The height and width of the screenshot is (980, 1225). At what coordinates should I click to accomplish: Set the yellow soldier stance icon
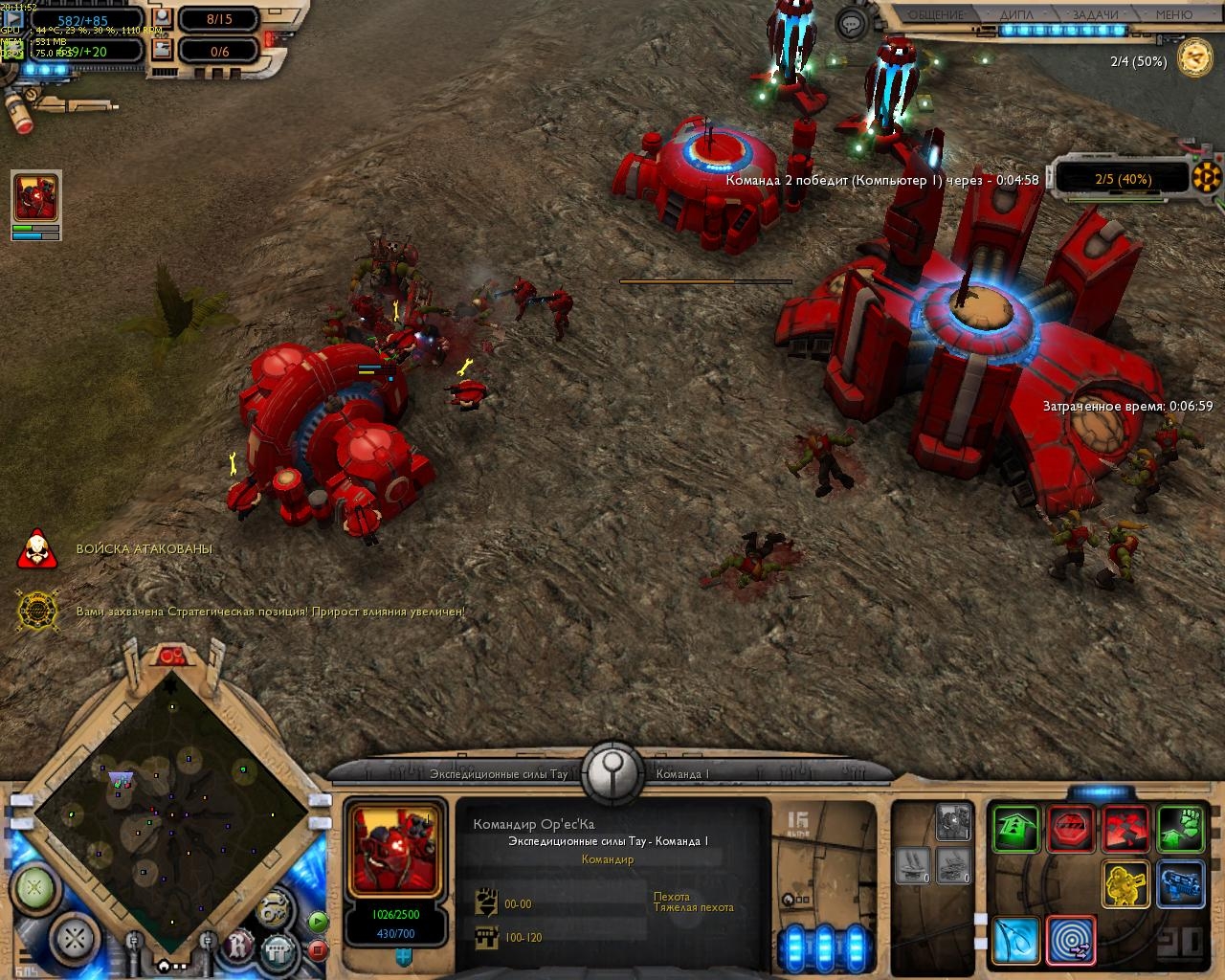pos(1126,884)
